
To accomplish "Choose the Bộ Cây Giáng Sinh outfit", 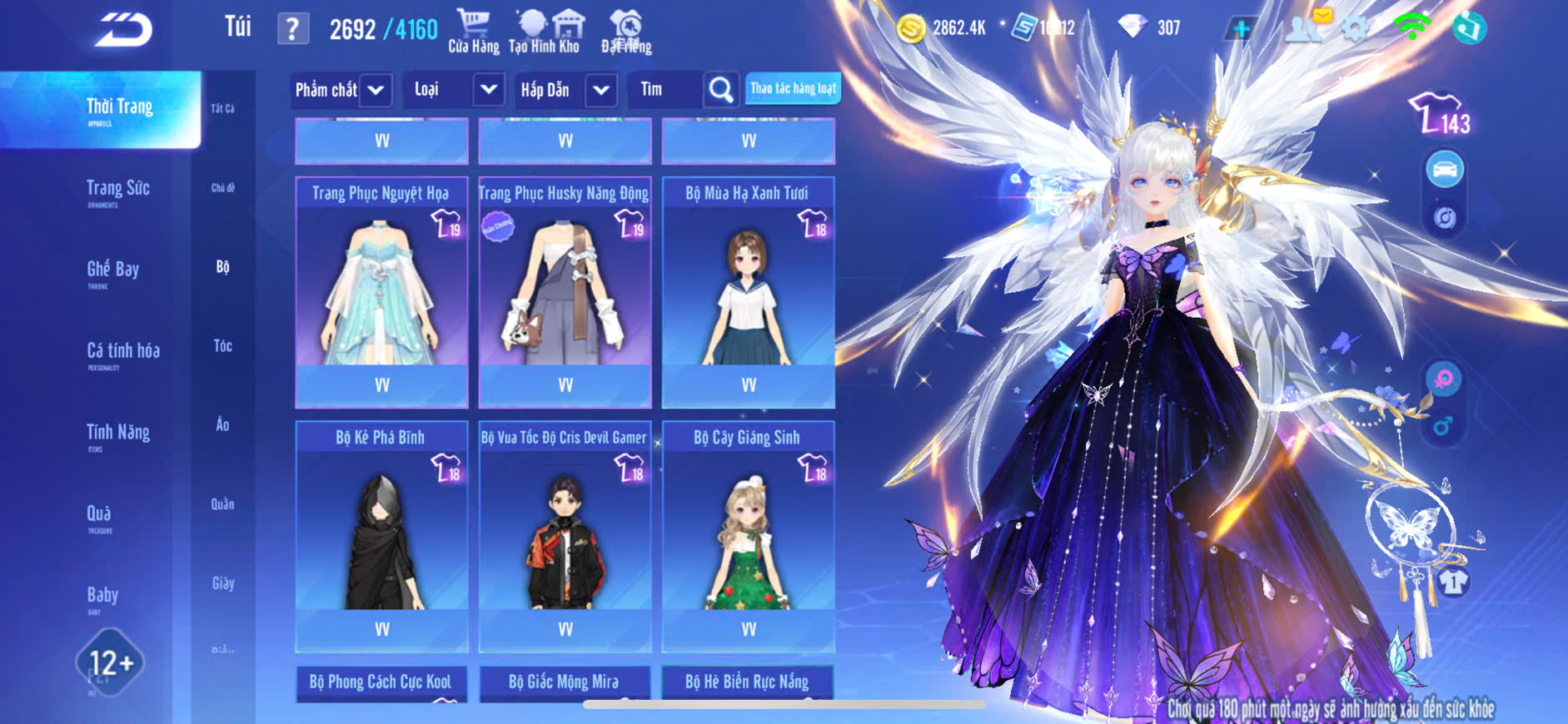I will pyautogui.click(x=748, y=535).
